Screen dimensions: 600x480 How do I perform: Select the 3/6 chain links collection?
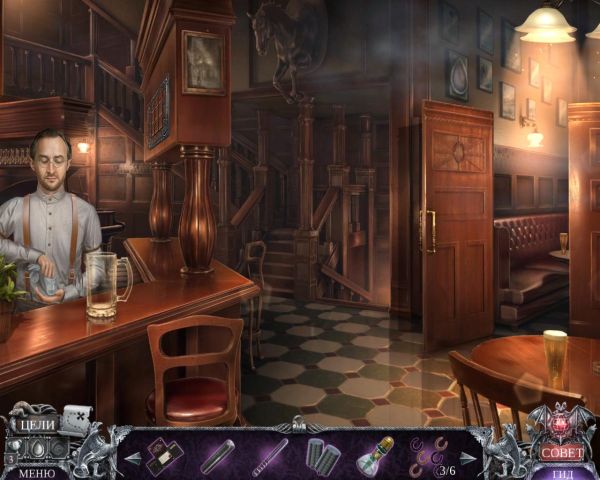point(432,456)
